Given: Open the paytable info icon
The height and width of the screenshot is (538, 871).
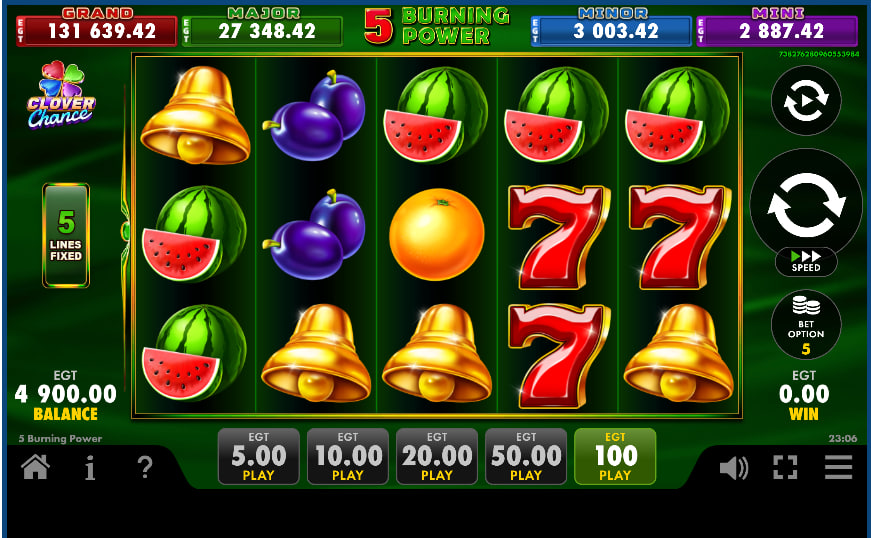Looking at the screenshot, I should (x=90, y=467).
